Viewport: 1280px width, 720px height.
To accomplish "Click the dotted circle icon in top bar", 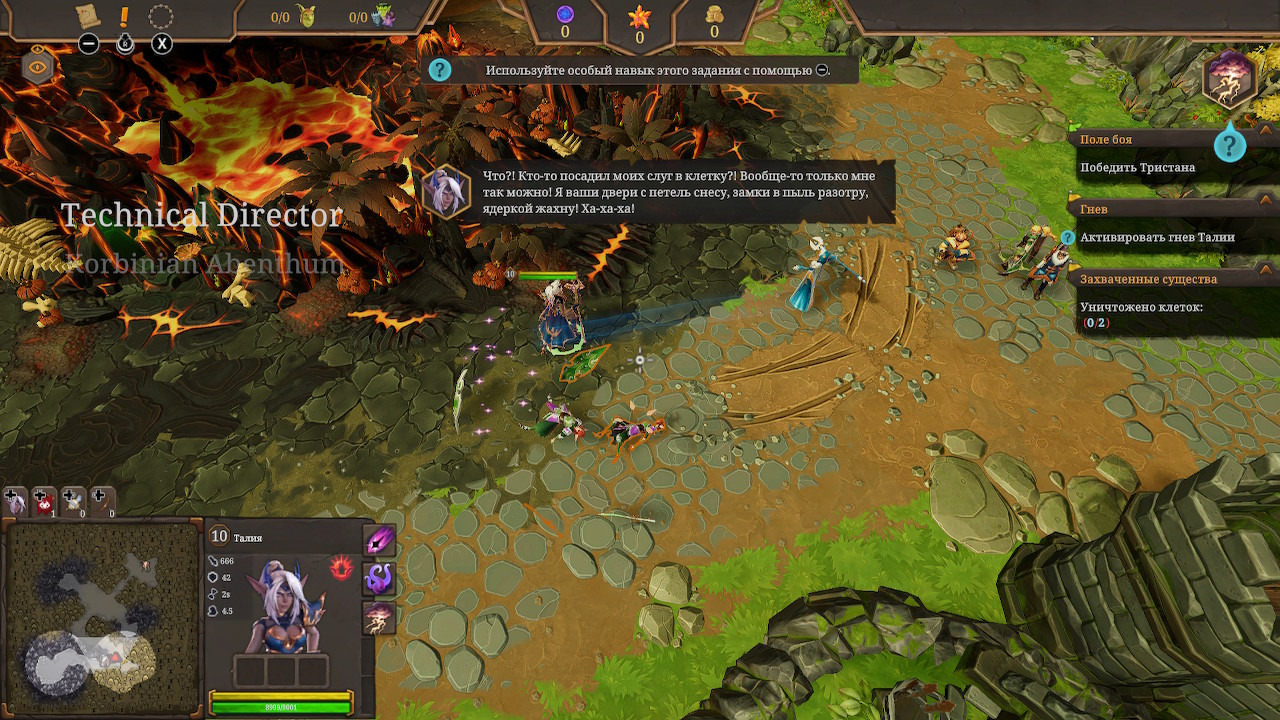I will click(x=160, y=17).
